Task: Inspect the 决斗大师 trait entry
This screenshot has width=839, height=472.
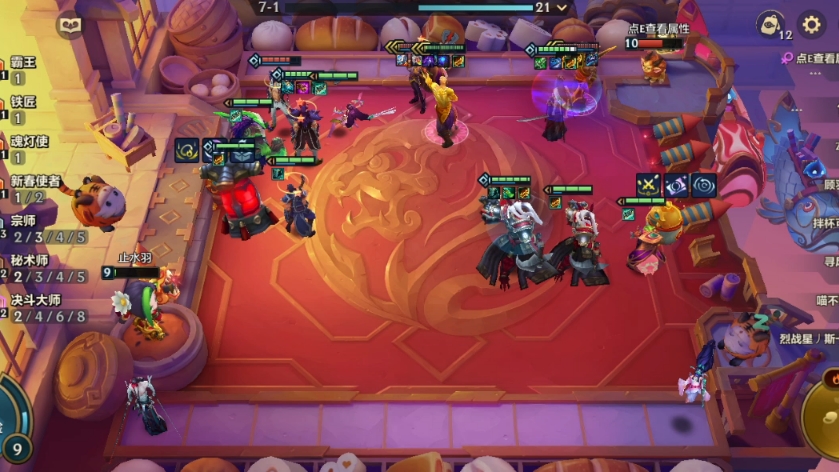Action: click(x=45, y=308)
